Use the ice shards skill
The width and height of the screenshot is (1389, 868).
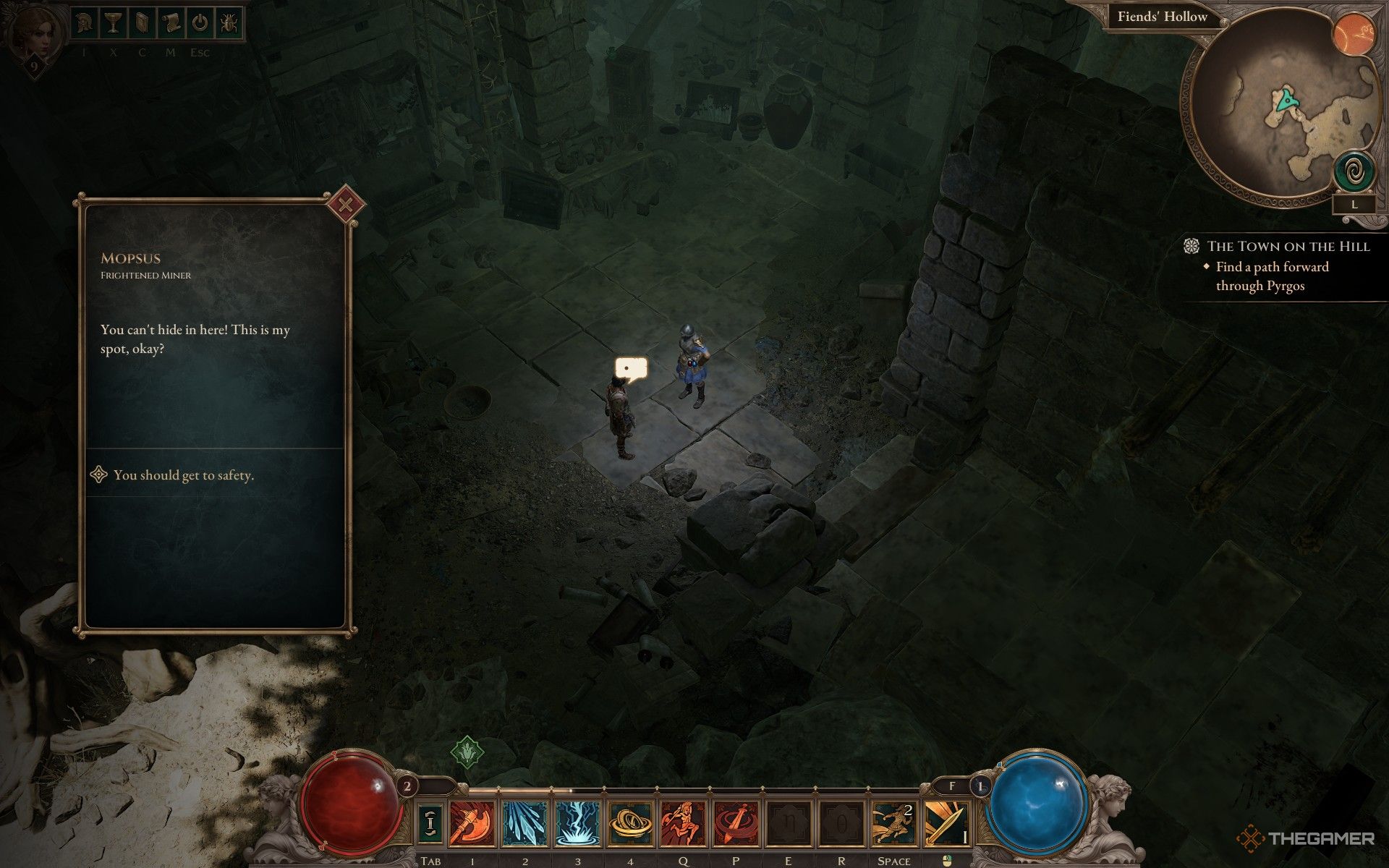click(x=524, y=824)
